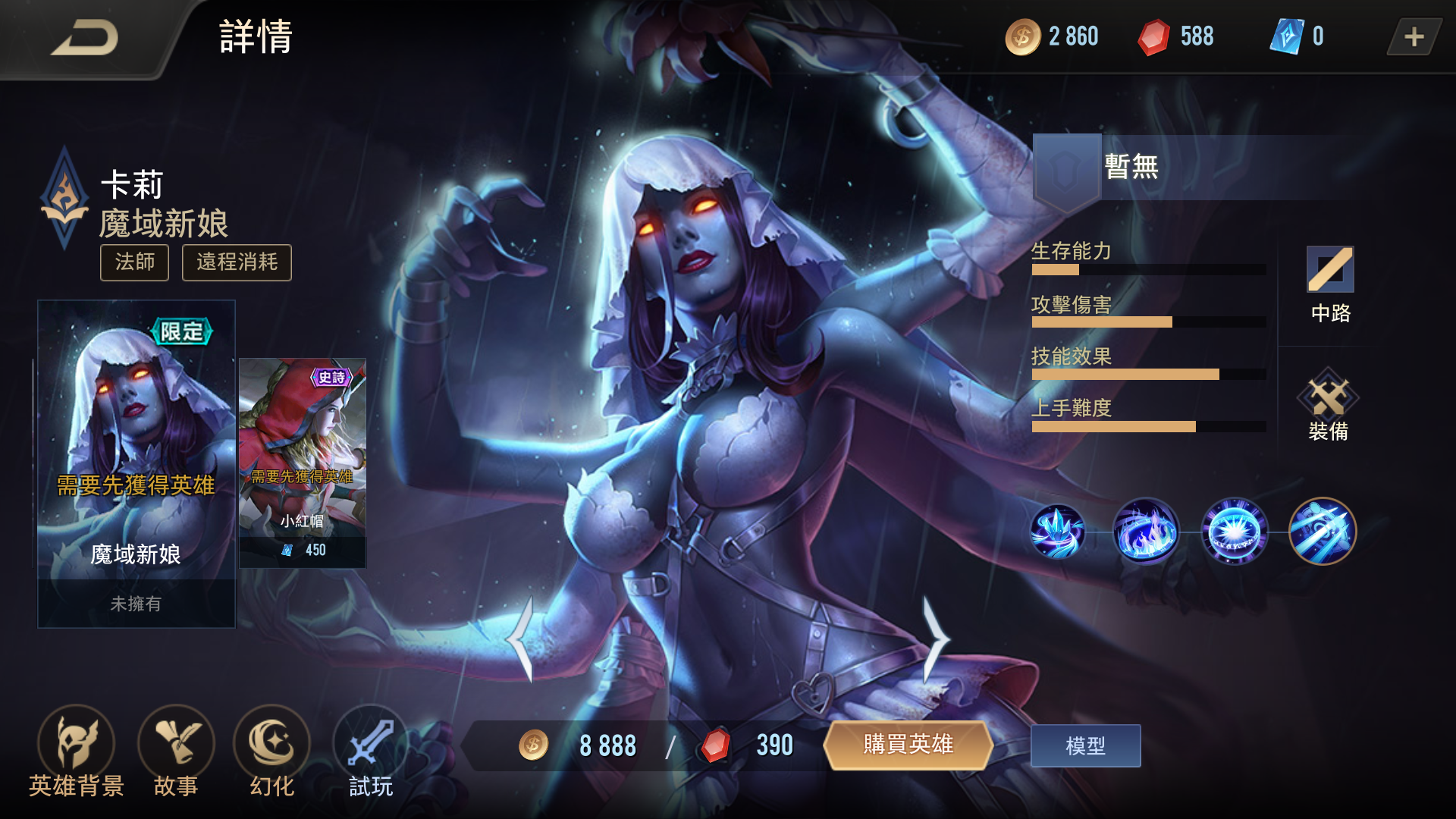The width and height of the screenshot is (1456, 819).
Task: Click the 法師 mage class label
Action: [134, 263]
